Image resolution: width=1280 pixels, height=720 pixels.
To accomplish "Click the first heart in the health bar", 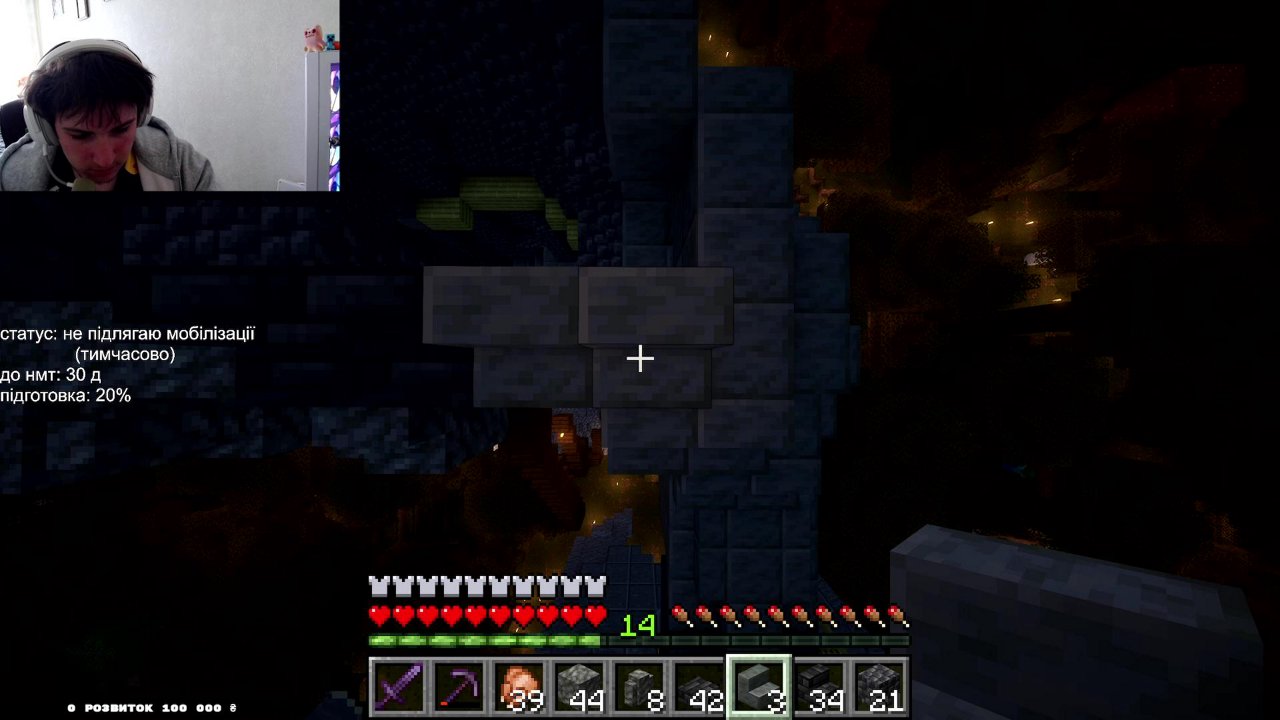I will click(378, 616).
